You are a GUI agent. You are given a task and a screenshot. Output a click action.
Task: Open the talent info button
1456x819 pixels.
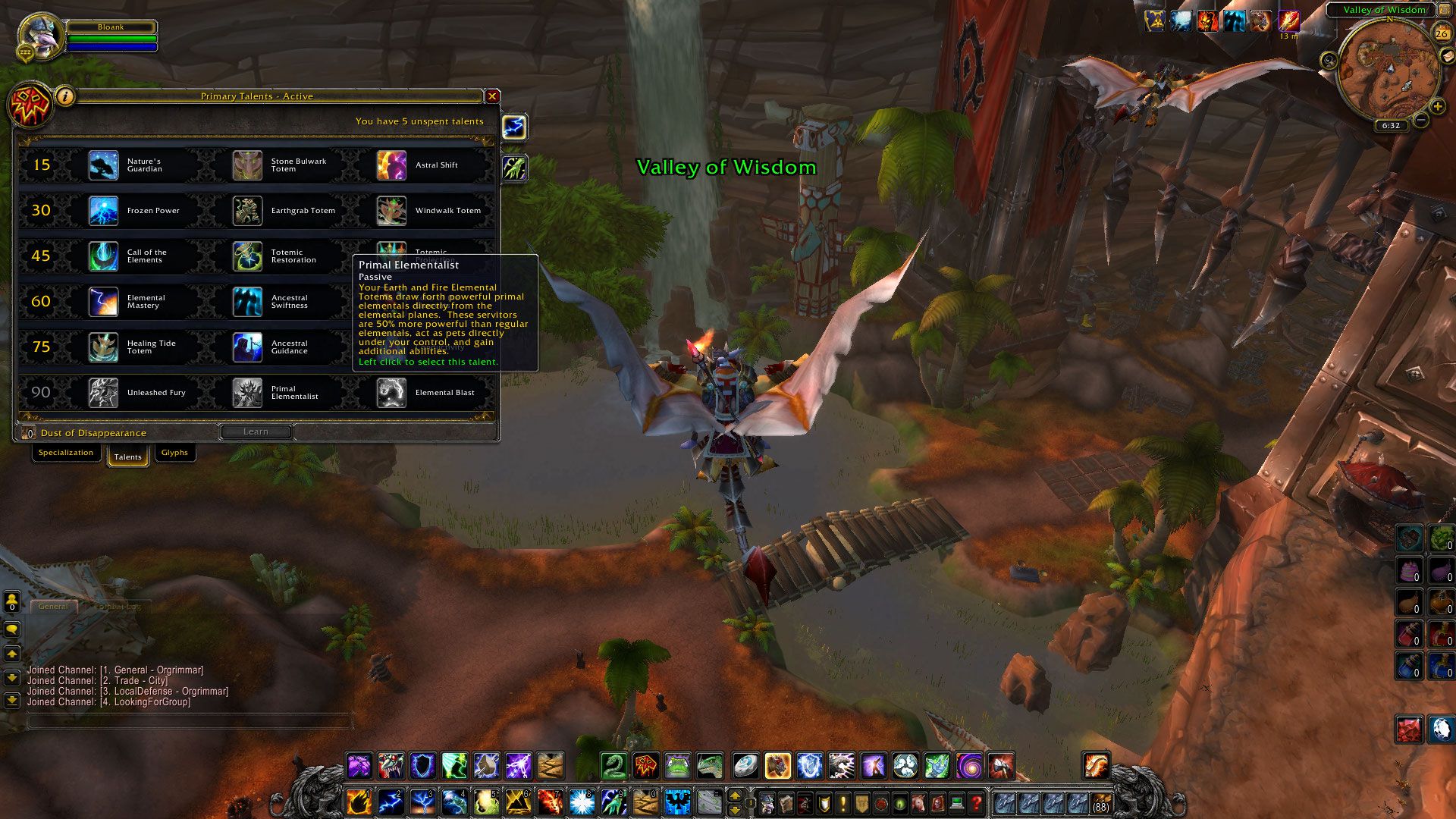(x=66, y=96)
